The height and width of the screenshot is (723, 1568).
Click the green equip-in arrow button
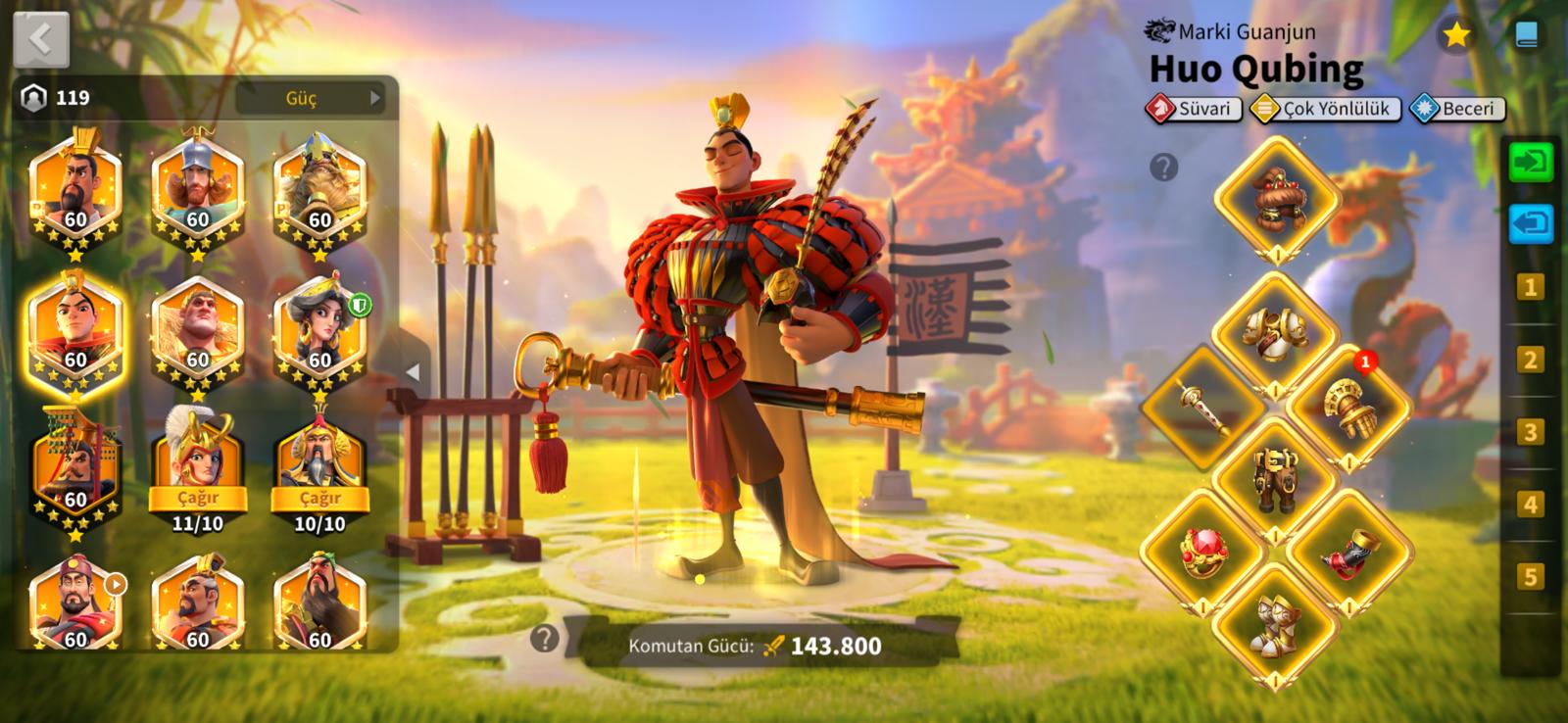coord(1530,162)
